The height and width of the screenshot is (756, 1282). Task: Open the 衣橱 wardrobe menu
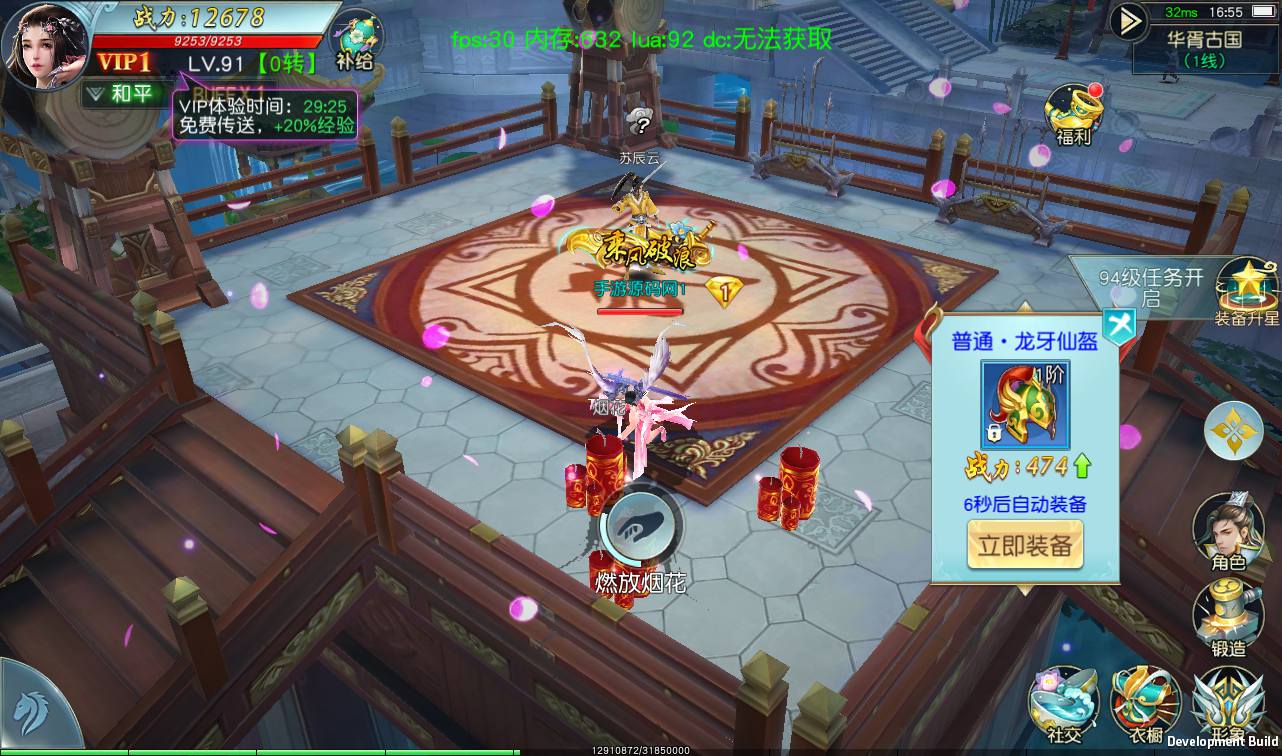coord(1145,705)
